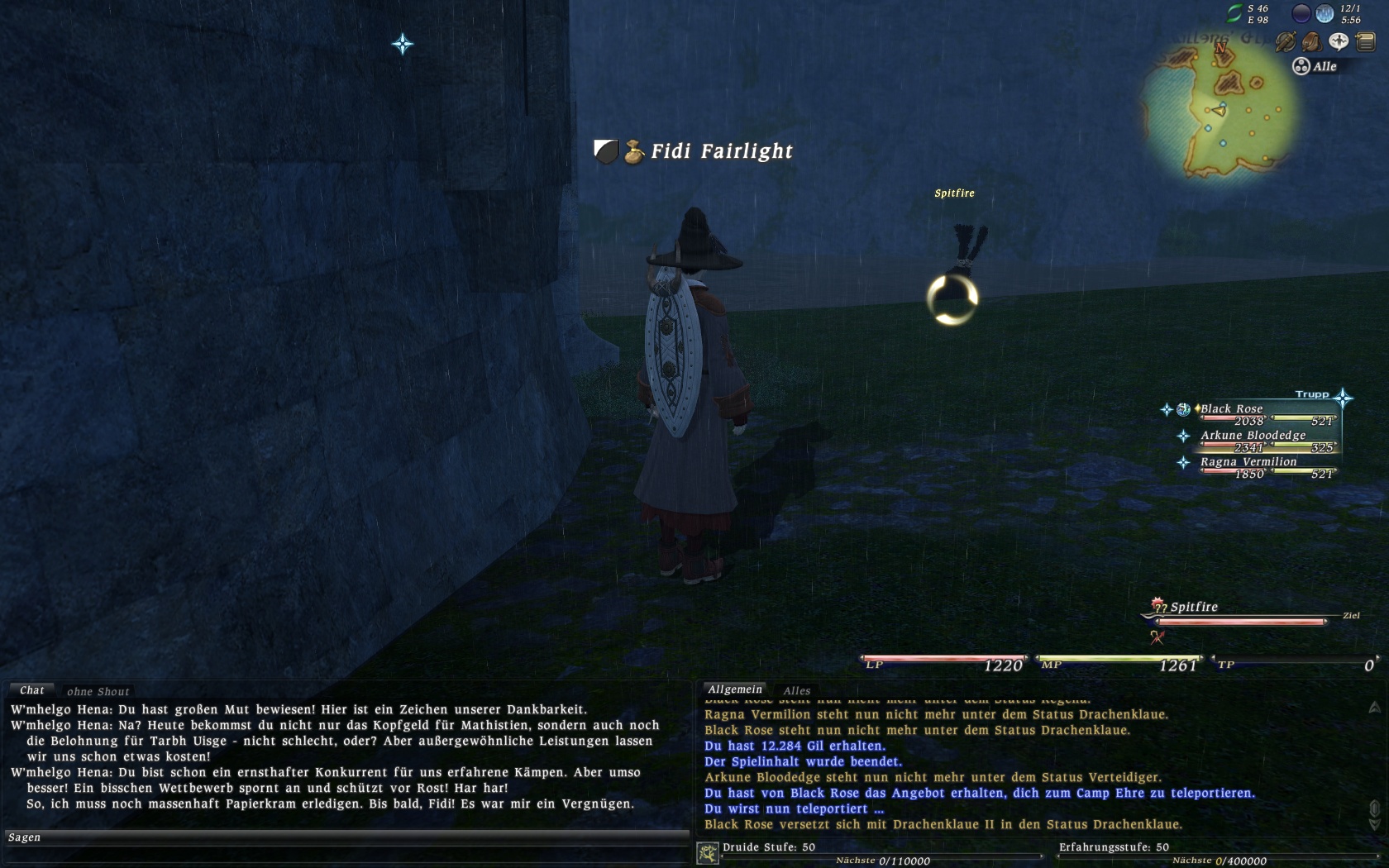Viewport: 1389px width, 868px height.
Task: Select party member Black Rose
Action: (x=1231, y=409)
